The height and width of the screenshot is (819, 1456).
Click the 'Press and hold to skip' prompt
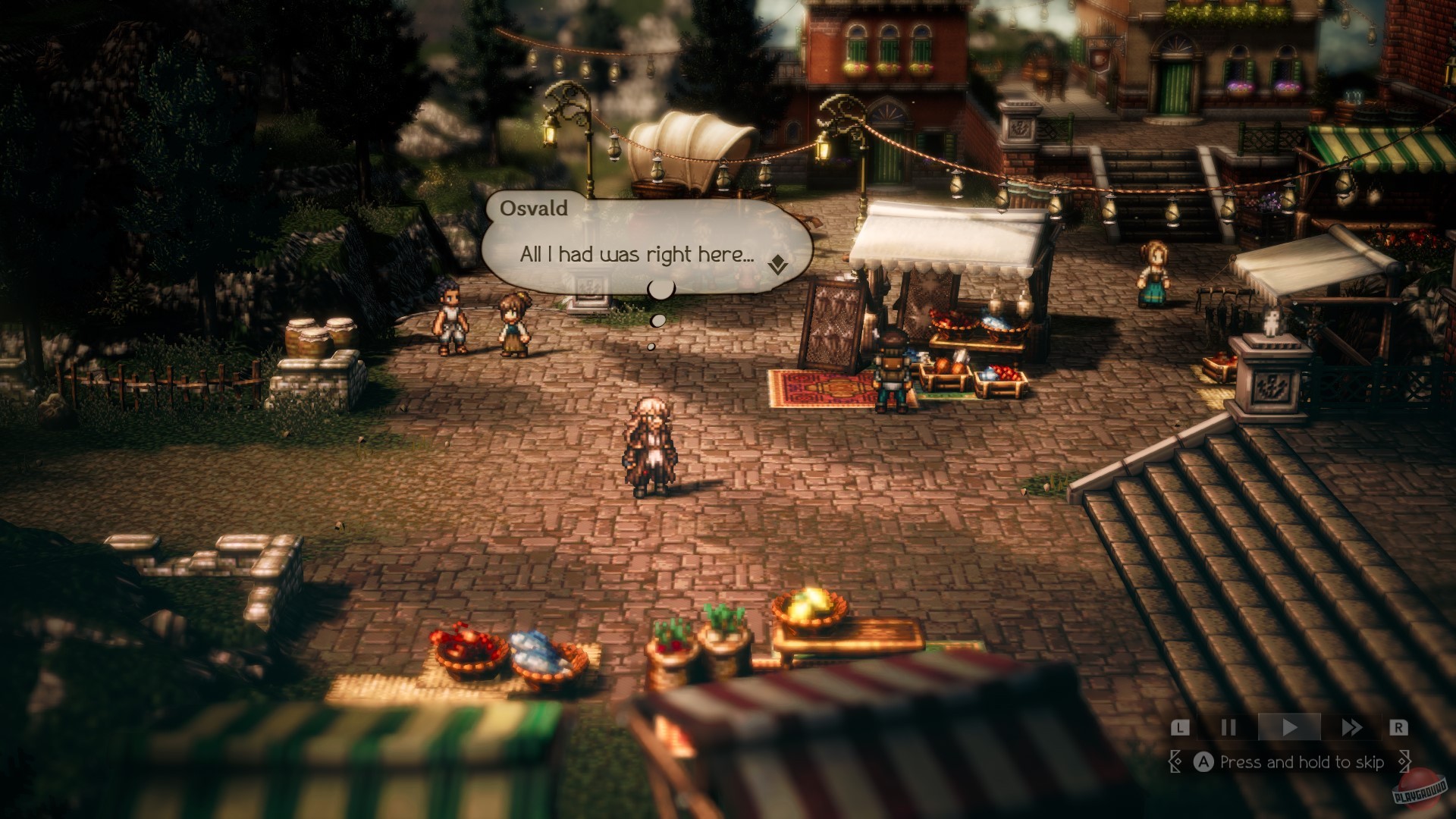click(x=1303, y=761)
